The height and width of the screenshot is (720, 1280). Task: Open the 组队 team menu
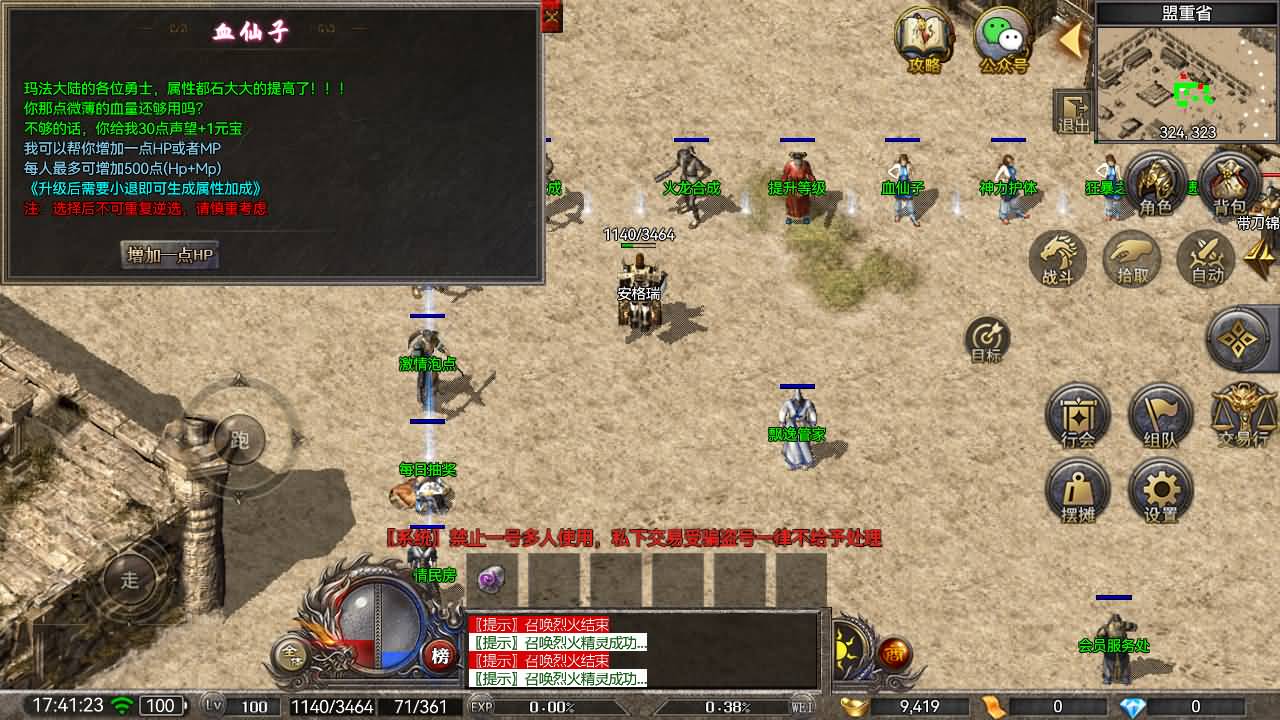pos(1161,416)
